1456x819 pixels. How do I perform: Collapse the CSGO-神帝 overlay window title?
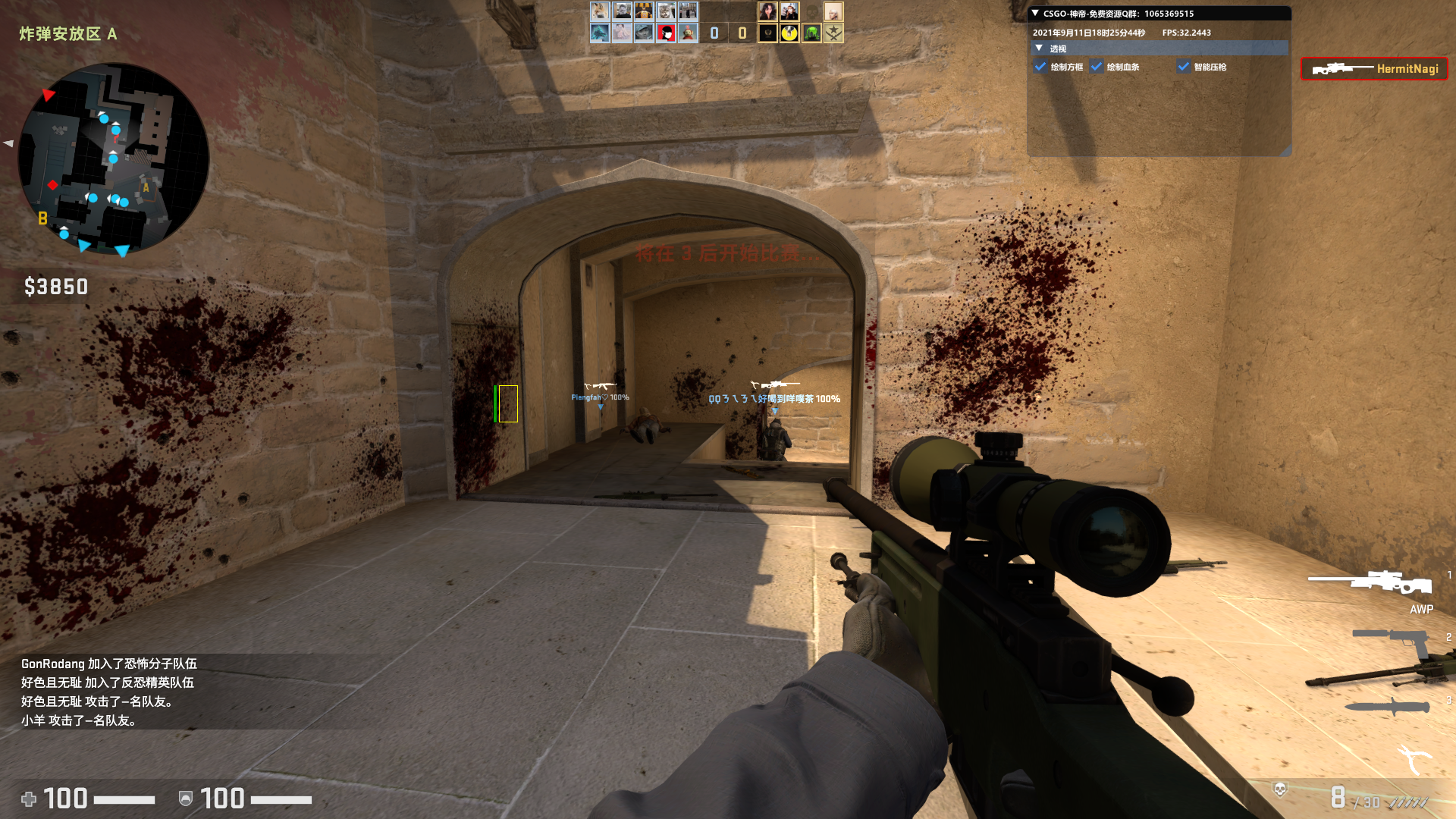point(1035,14)
